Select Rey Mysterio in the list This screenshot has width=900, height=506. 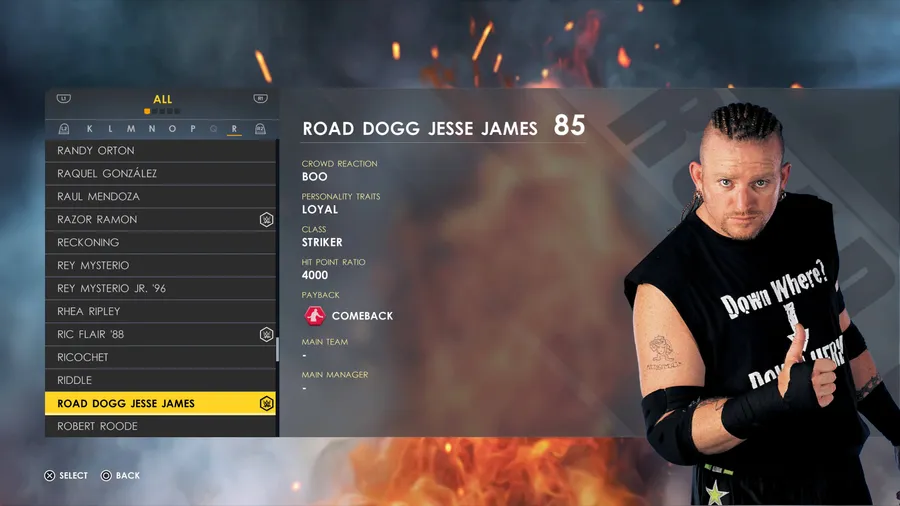(x=160, y=265)
